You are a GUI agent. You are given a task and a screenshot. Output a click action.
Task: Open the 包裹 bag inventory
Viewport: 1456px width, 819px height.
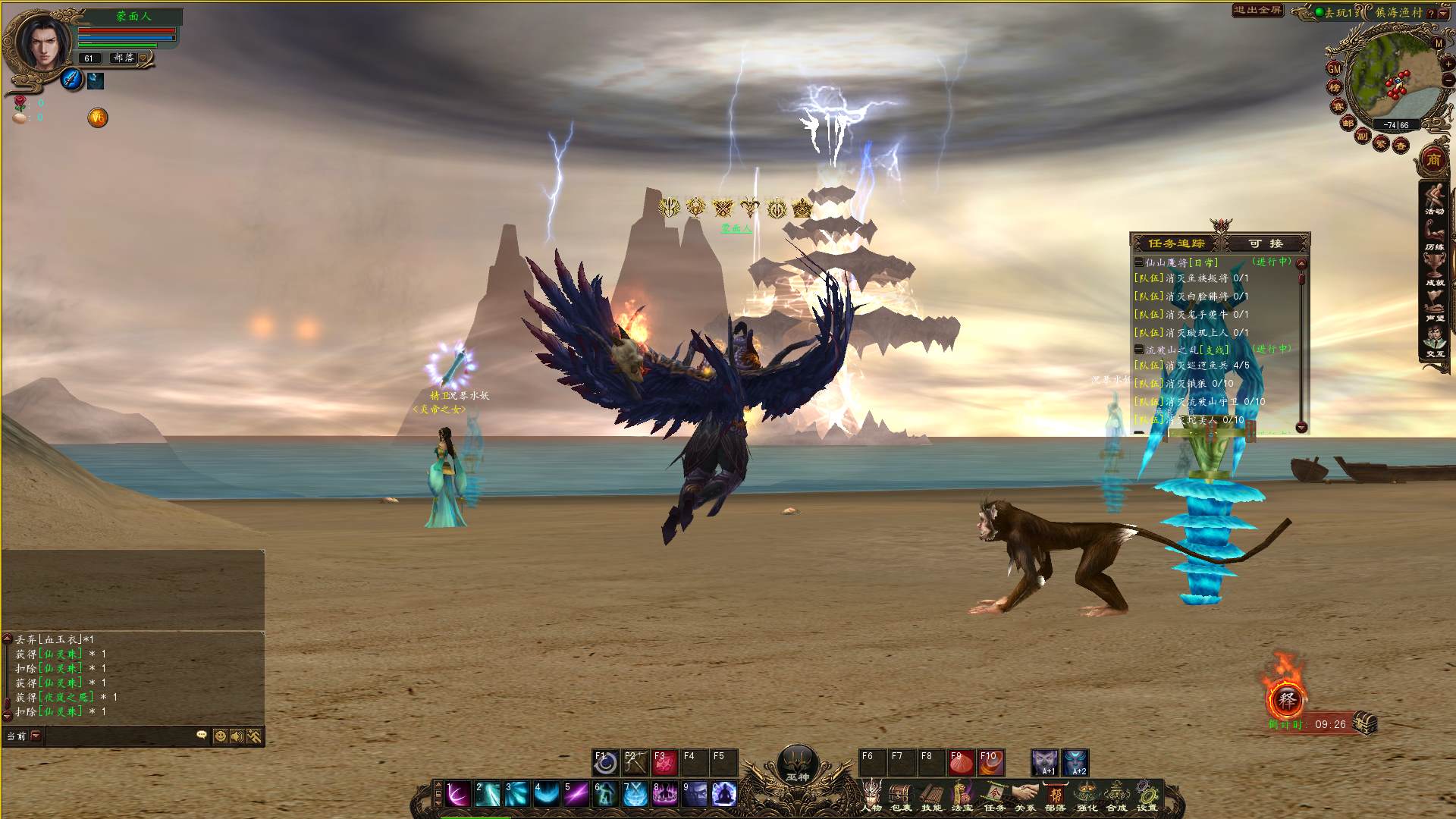[901, 795]
